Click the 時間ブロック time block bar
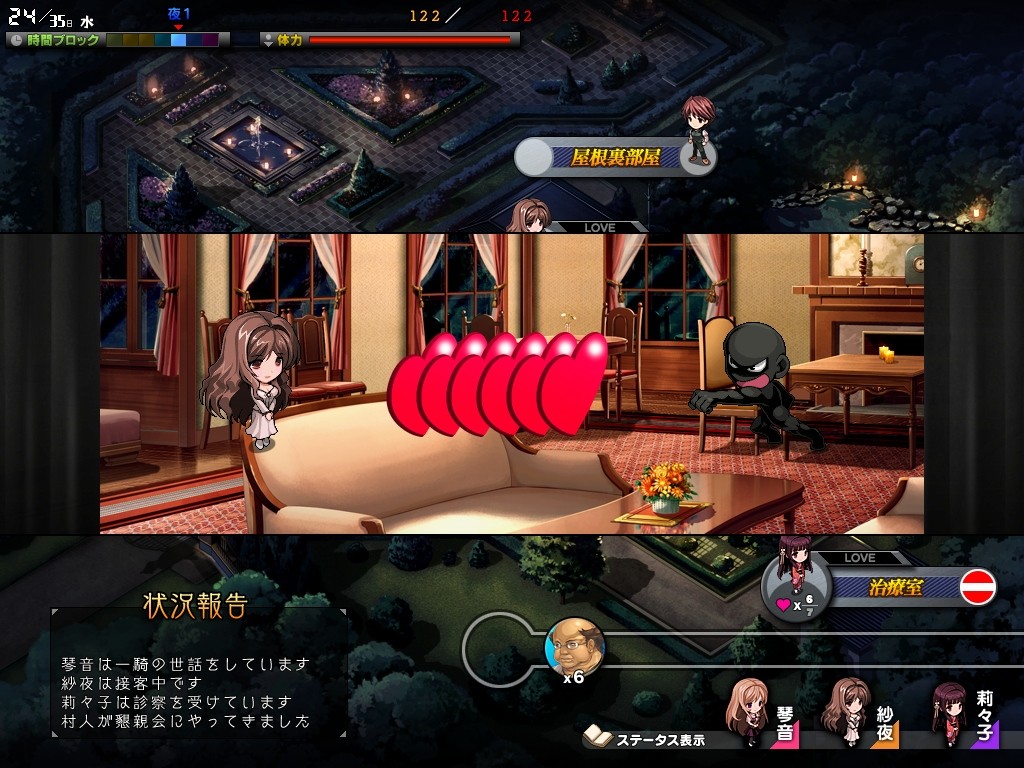The image size is (1024, 768). click(x=162, y=40)
